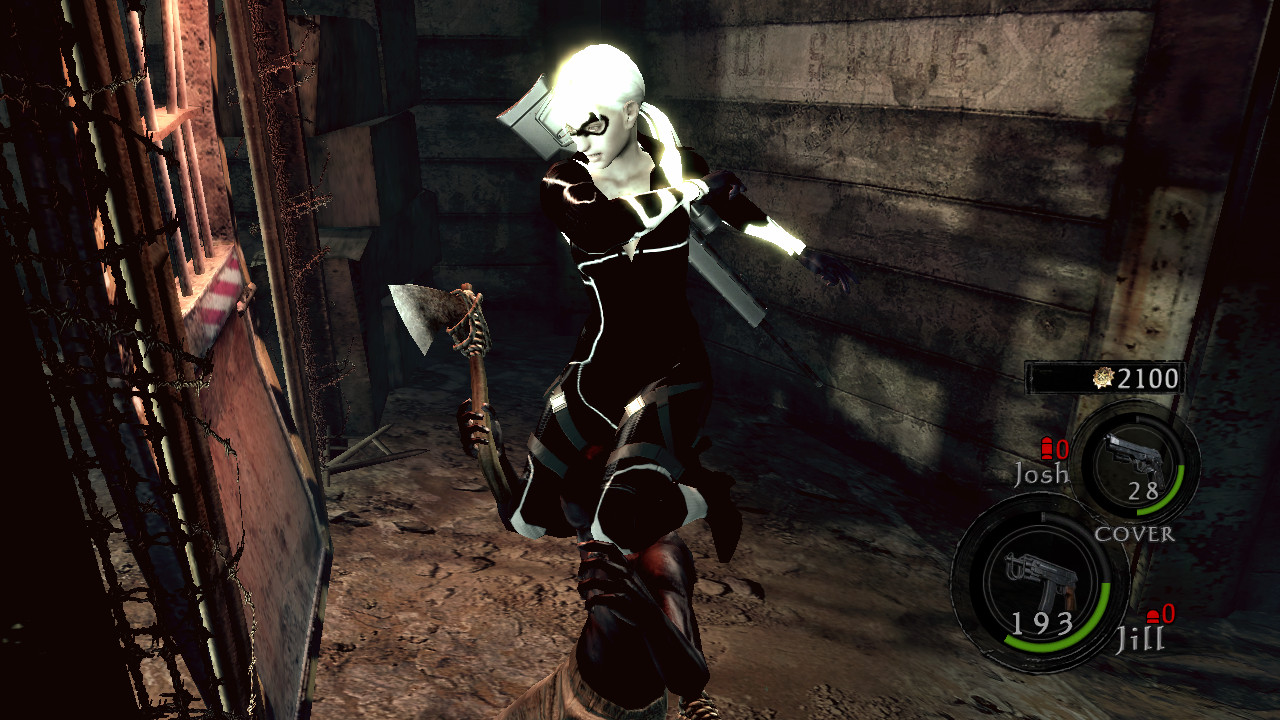Click the COVER status indicator
The height and width of the screenshot is (720, 1280).
point(1135,536)
